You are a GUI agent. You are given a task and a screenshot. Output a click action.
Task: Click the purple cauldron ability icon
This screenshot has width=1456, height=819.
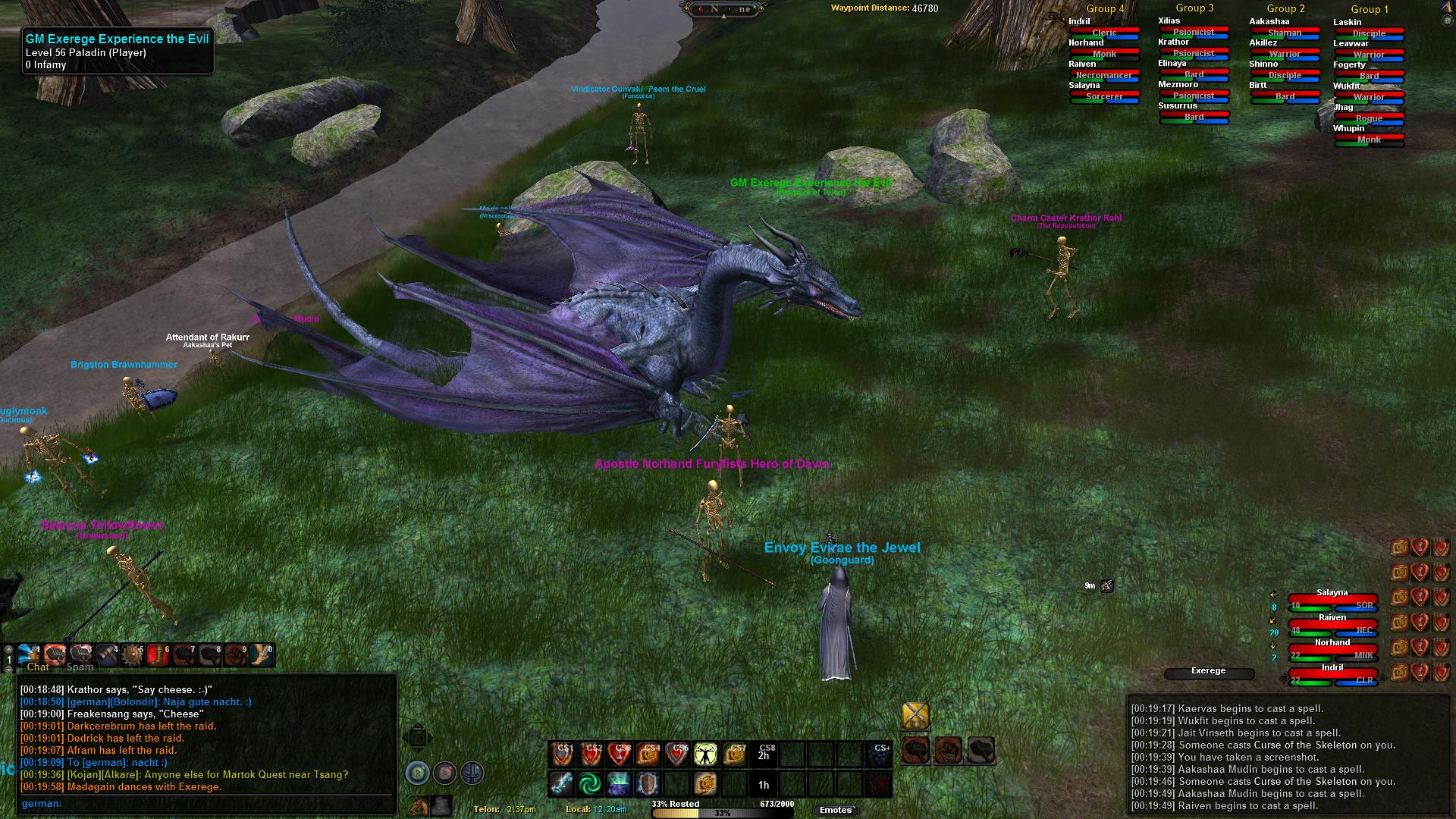point(619,783)
